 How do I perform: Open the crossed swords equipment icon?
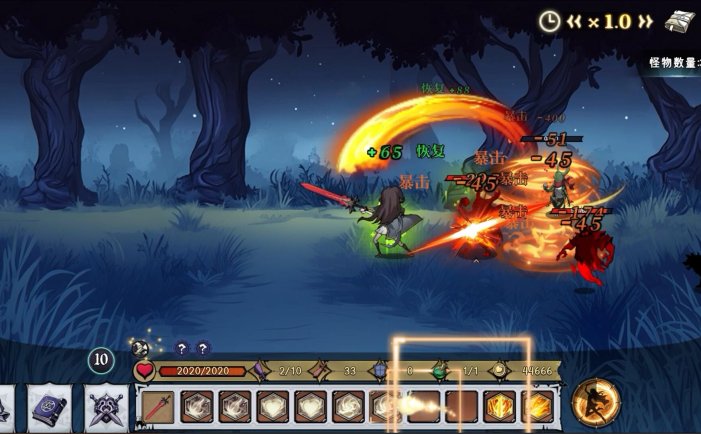tap(106, 407)
